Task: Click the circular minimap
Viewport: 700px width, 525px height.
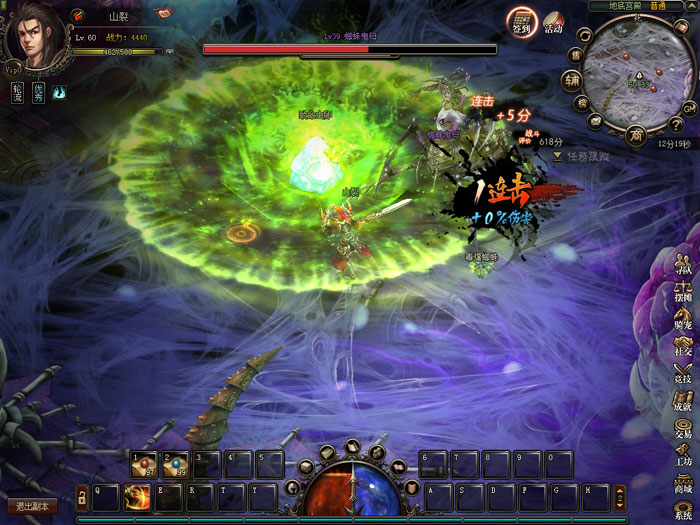Action: point(634,77)
